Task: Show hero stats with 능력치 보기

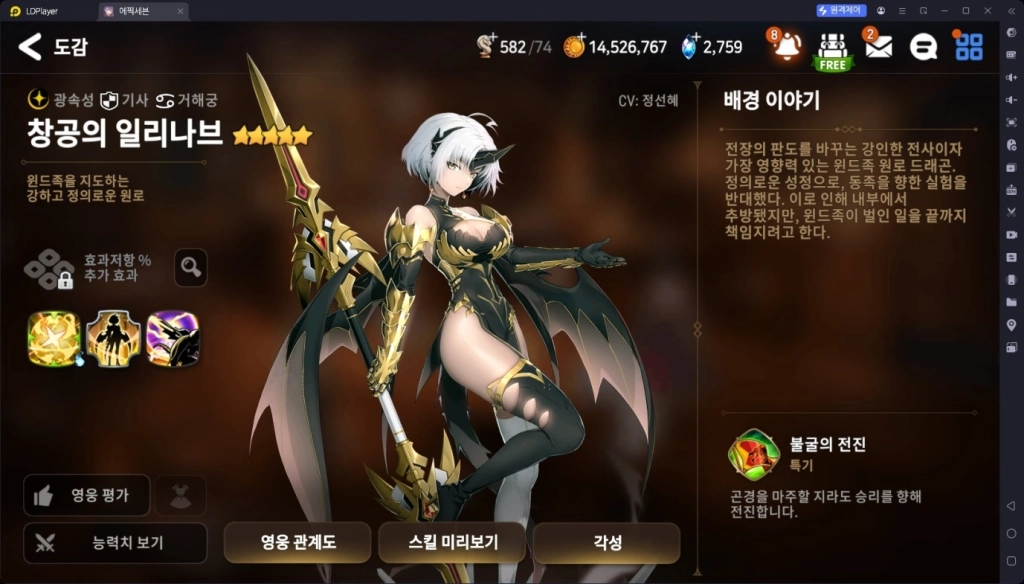Action: coord(115,543)
